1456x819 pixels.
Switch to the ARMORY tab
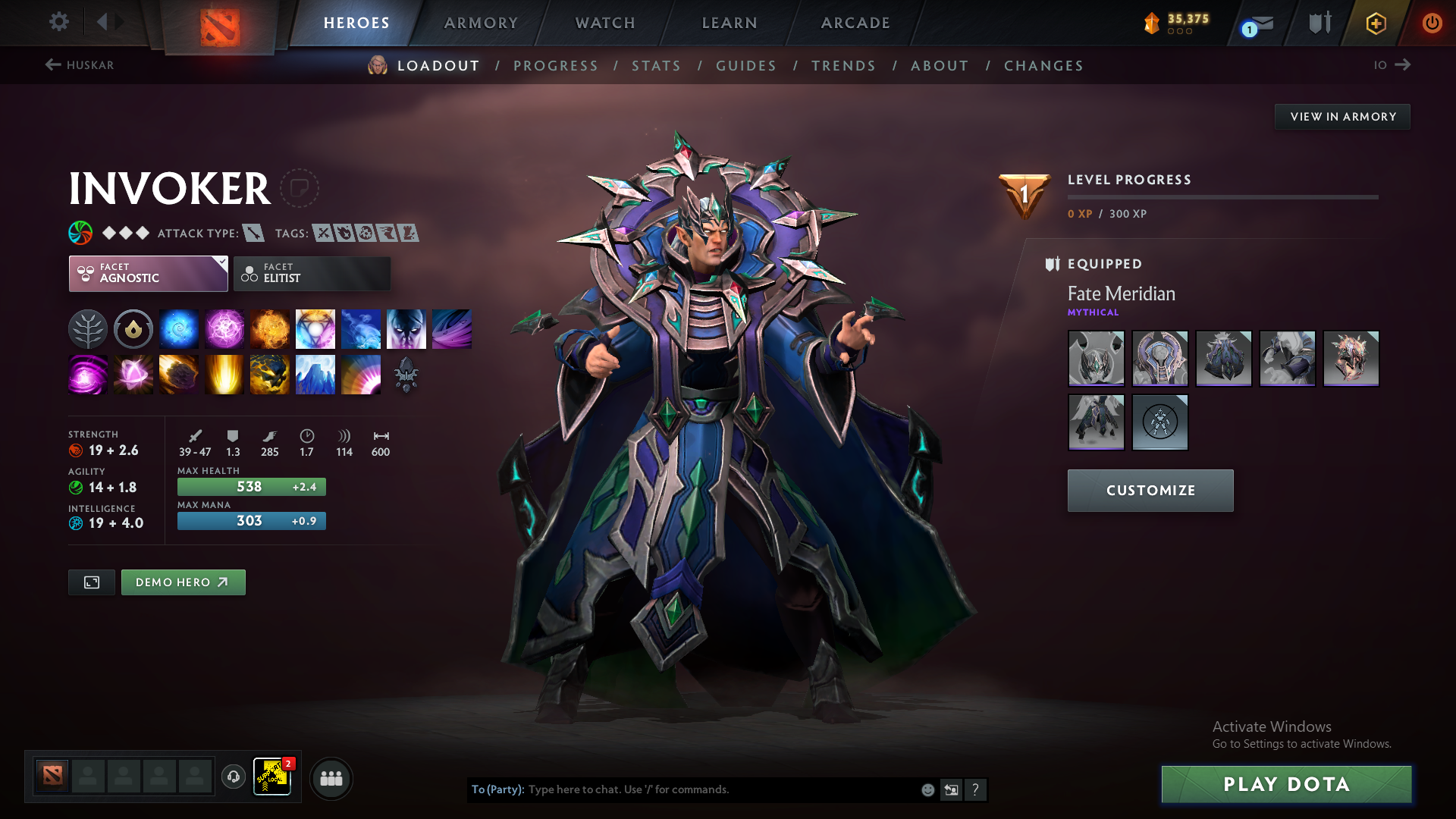pyautogui.click(x=481, y=23)
